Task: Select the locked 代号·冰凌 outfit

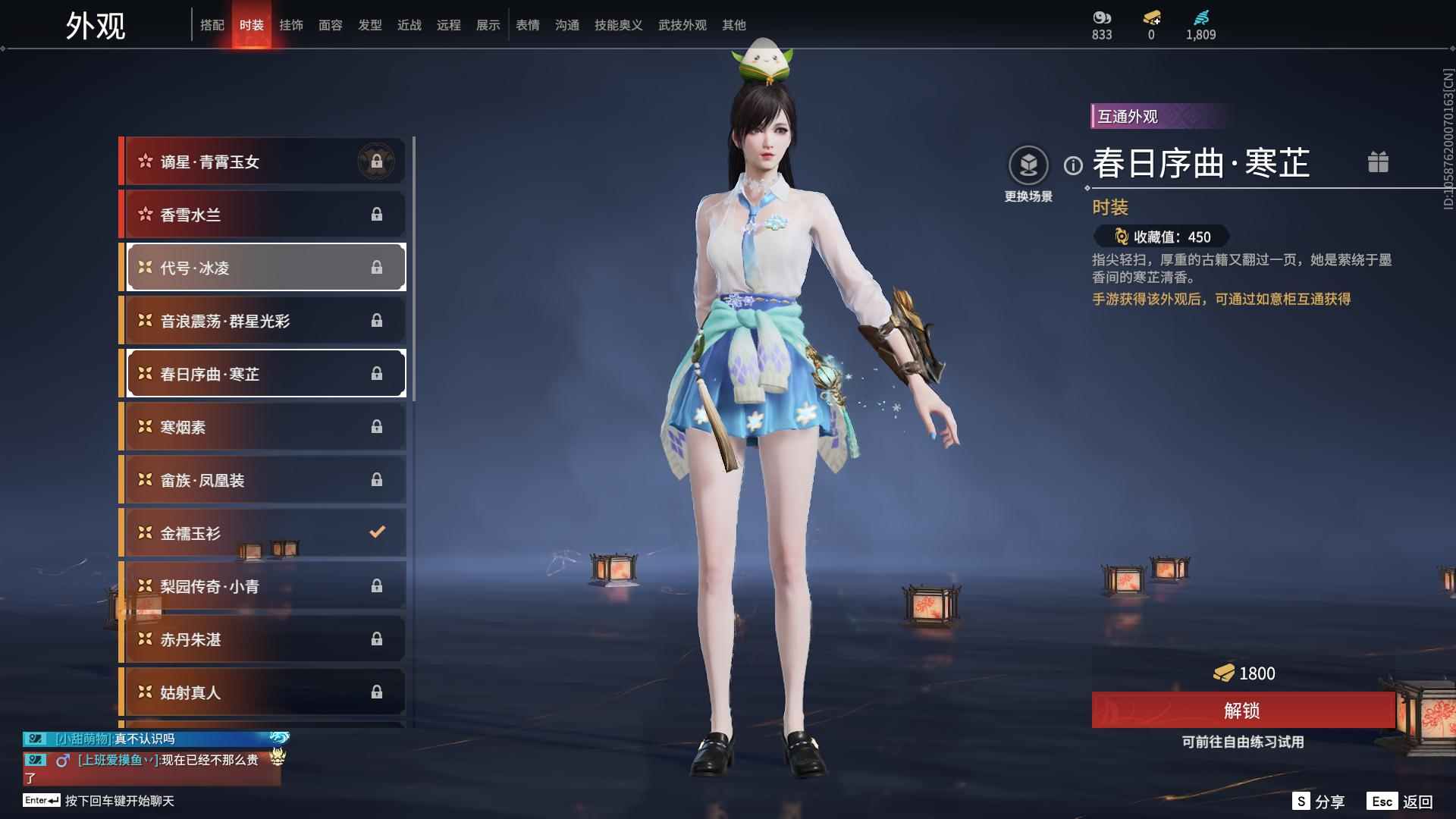Action: click(x=264, y=267)
